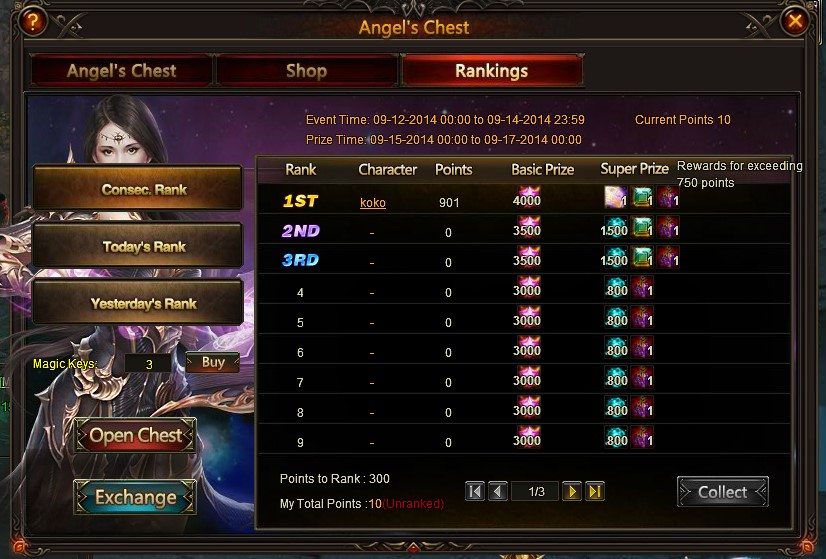Viewport: 826px width, 559px height.
Task: Open the Exchange screen
Action: pyautogui.click(x=135, y=497)
